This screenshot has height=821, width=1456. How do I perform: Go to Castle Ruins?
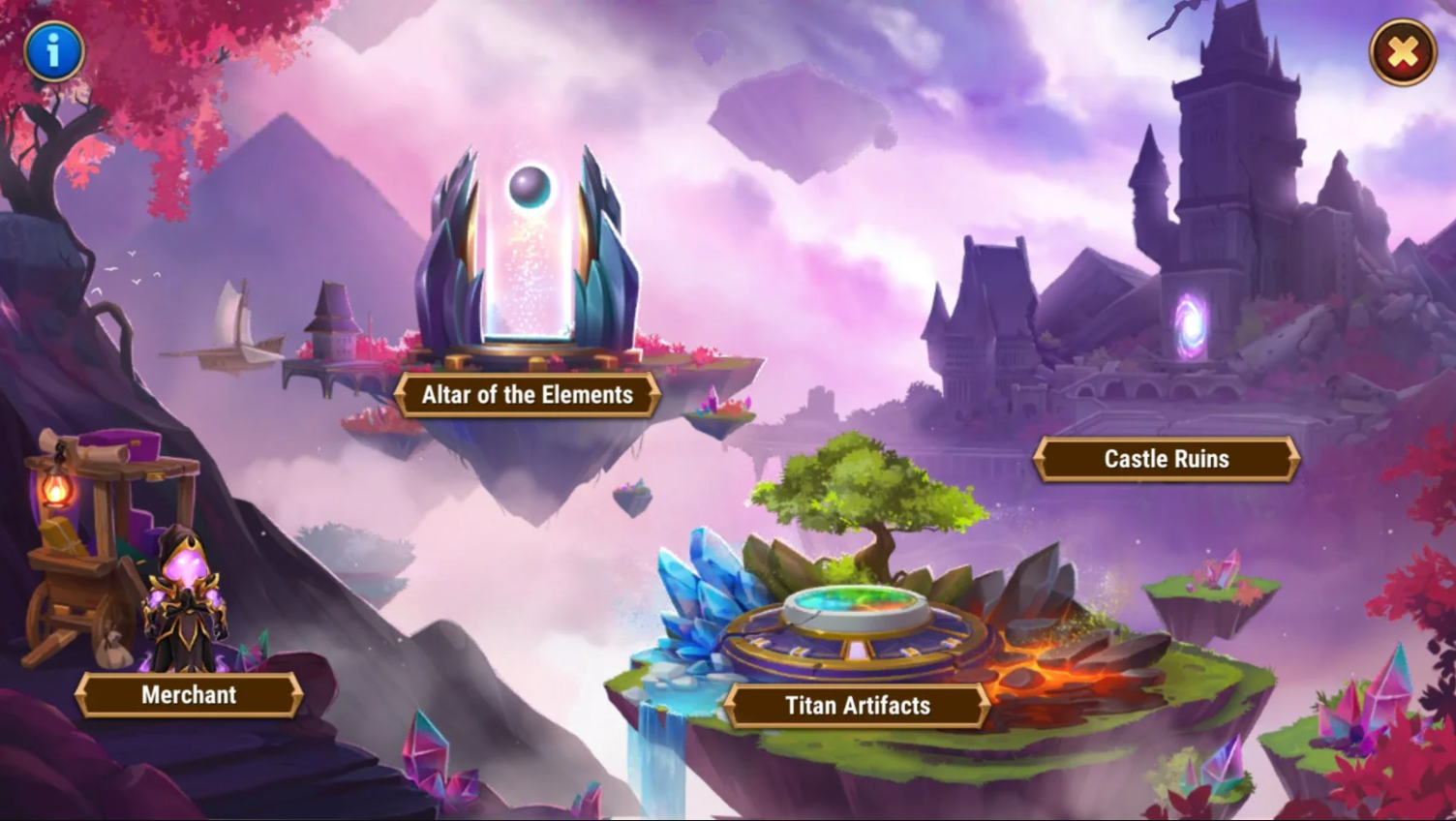coord(1167,459)
